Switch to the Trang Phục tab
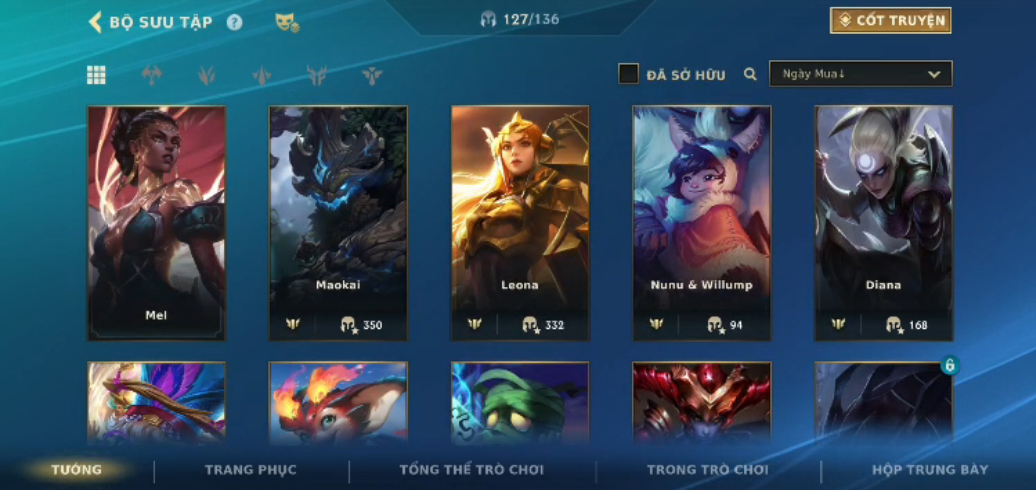The image size is (1036, 490). click(x=251, y=470)
